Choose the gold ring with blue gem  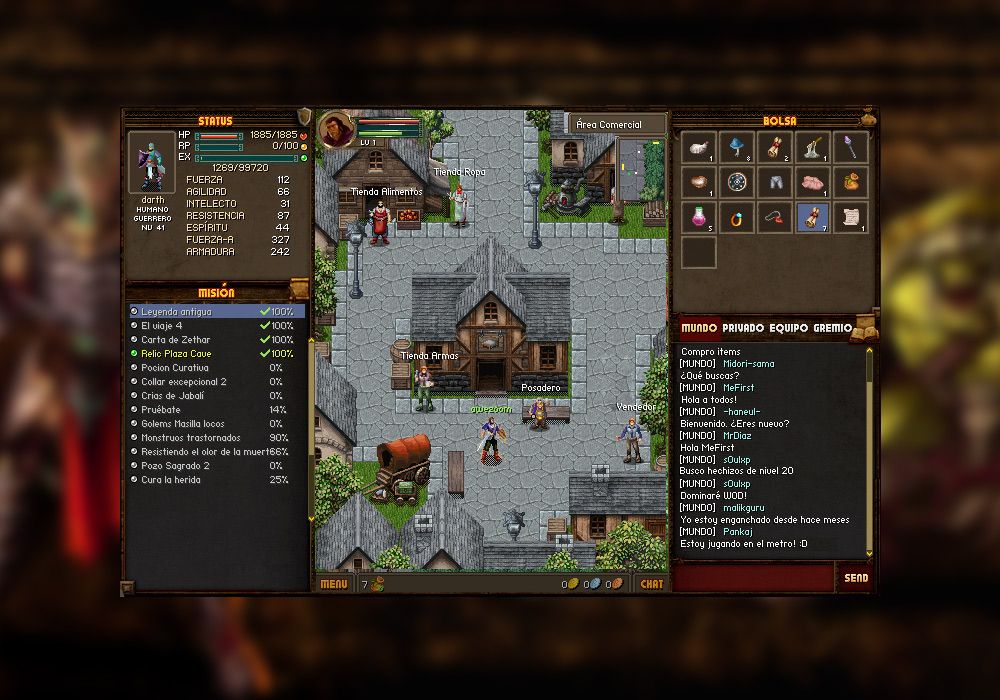coord(738,217)
